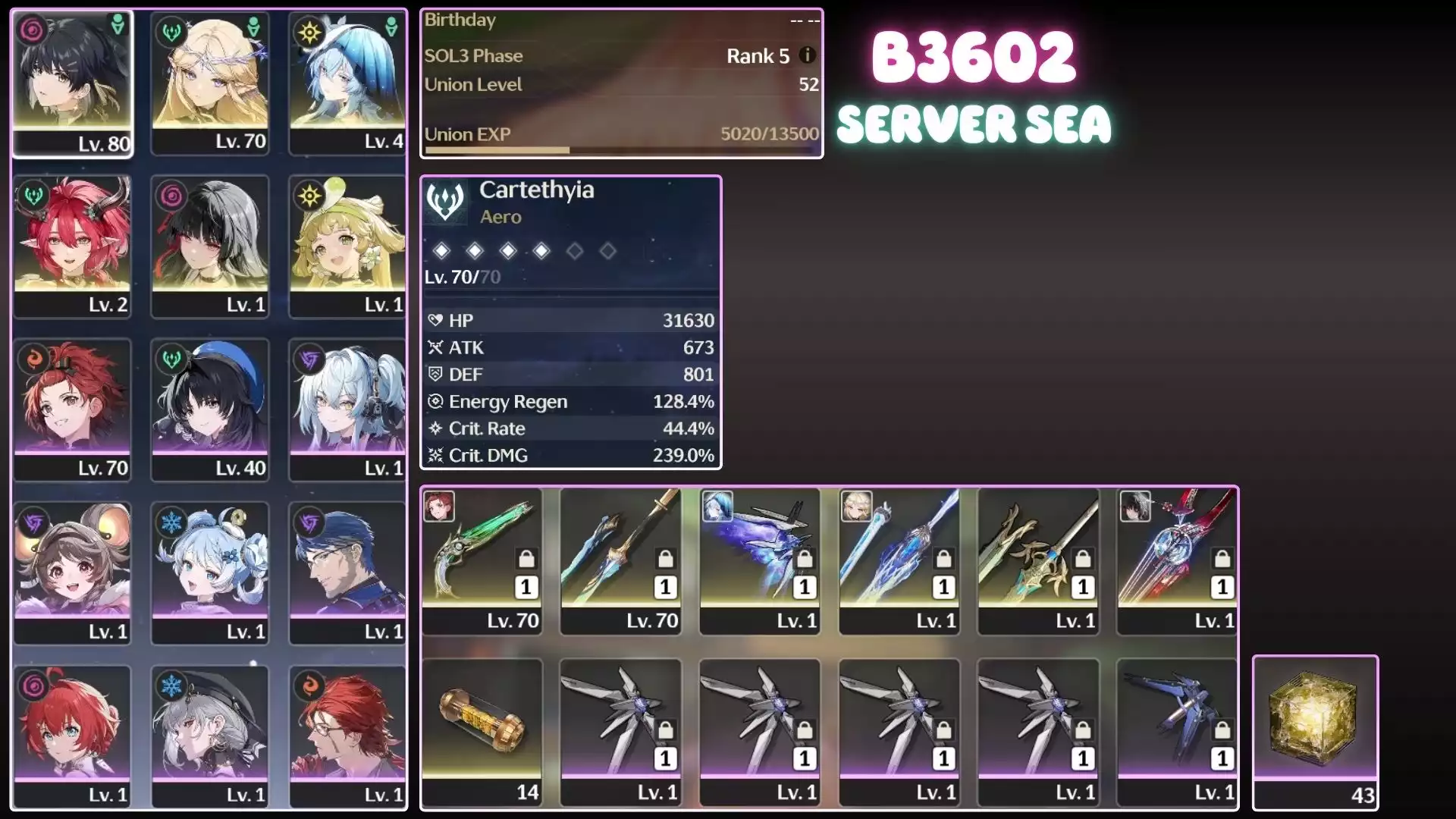The image size is (1456, 819).
Task: Open the glowing golden cube item slot
Action: pyautogui.click(x=1315, y=731)
